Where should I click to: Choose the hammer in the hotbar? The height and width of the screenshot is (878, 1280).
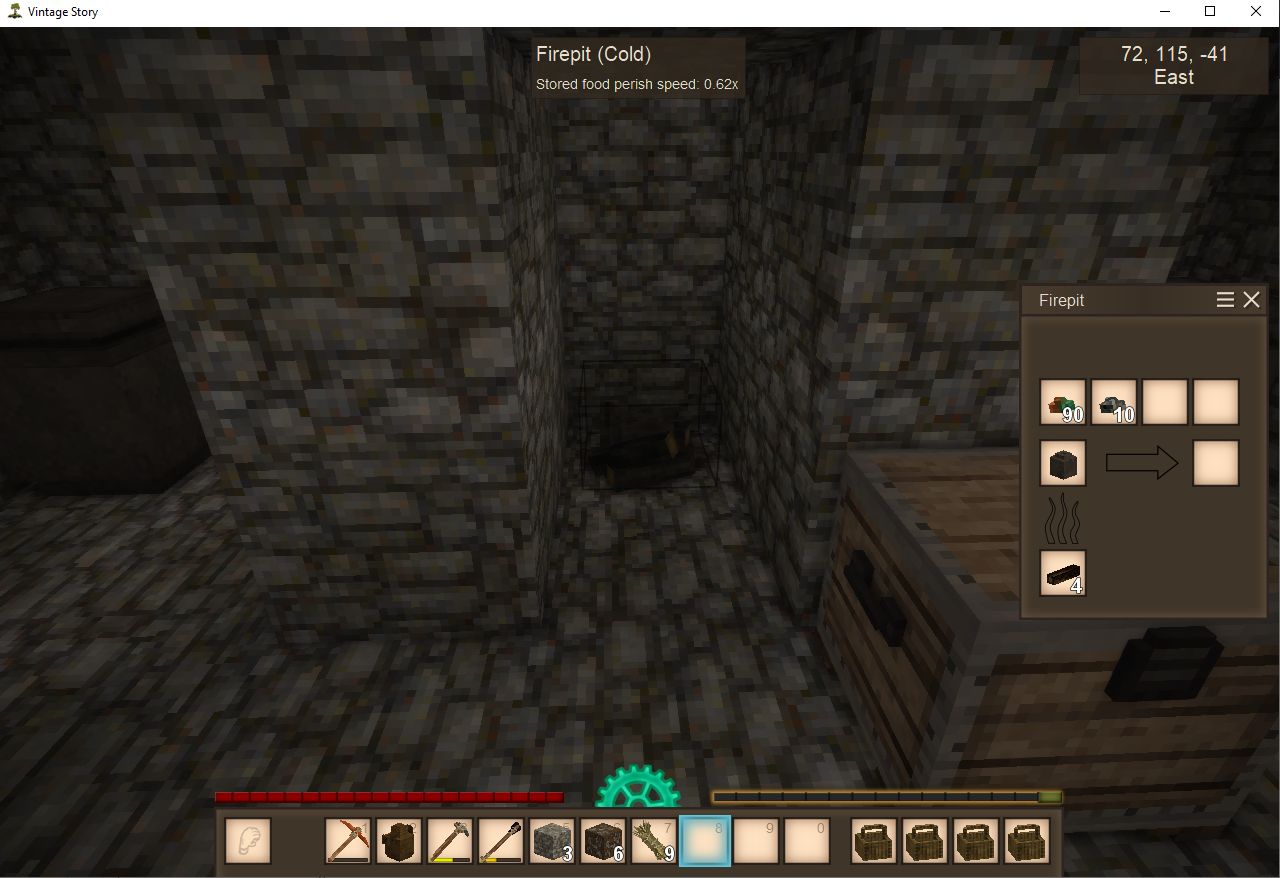[x=450, y=841]
